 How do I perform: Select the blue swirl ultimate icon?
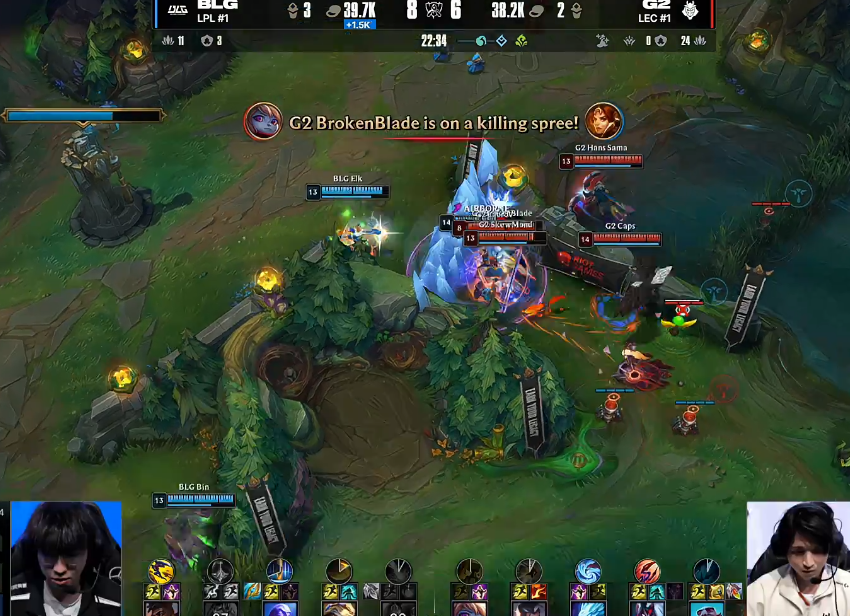click(x=588, y=572)
